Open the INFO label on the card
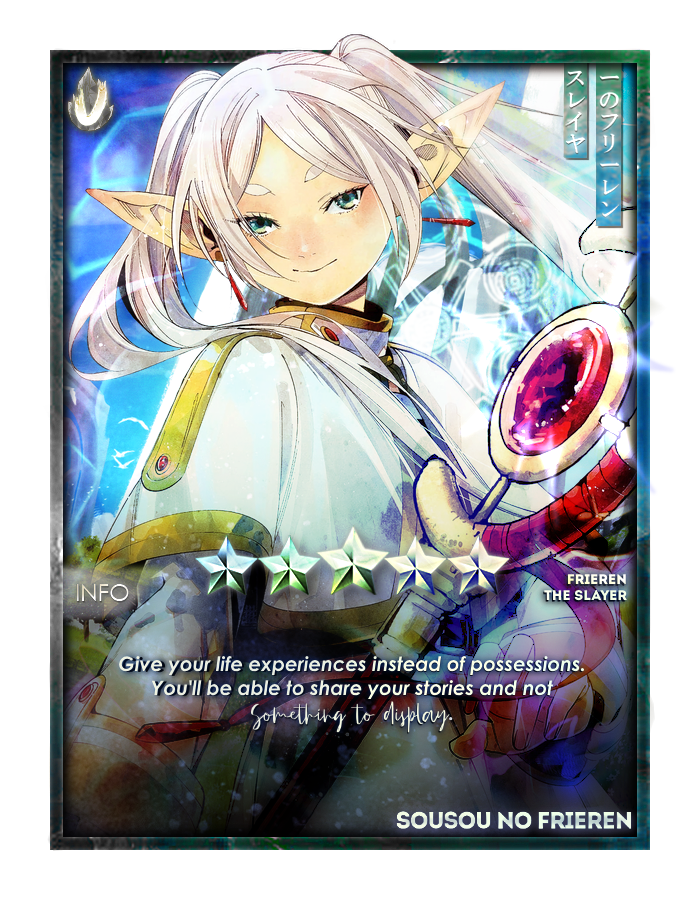The height and width of the screenshot is (900, 700). 102,593
